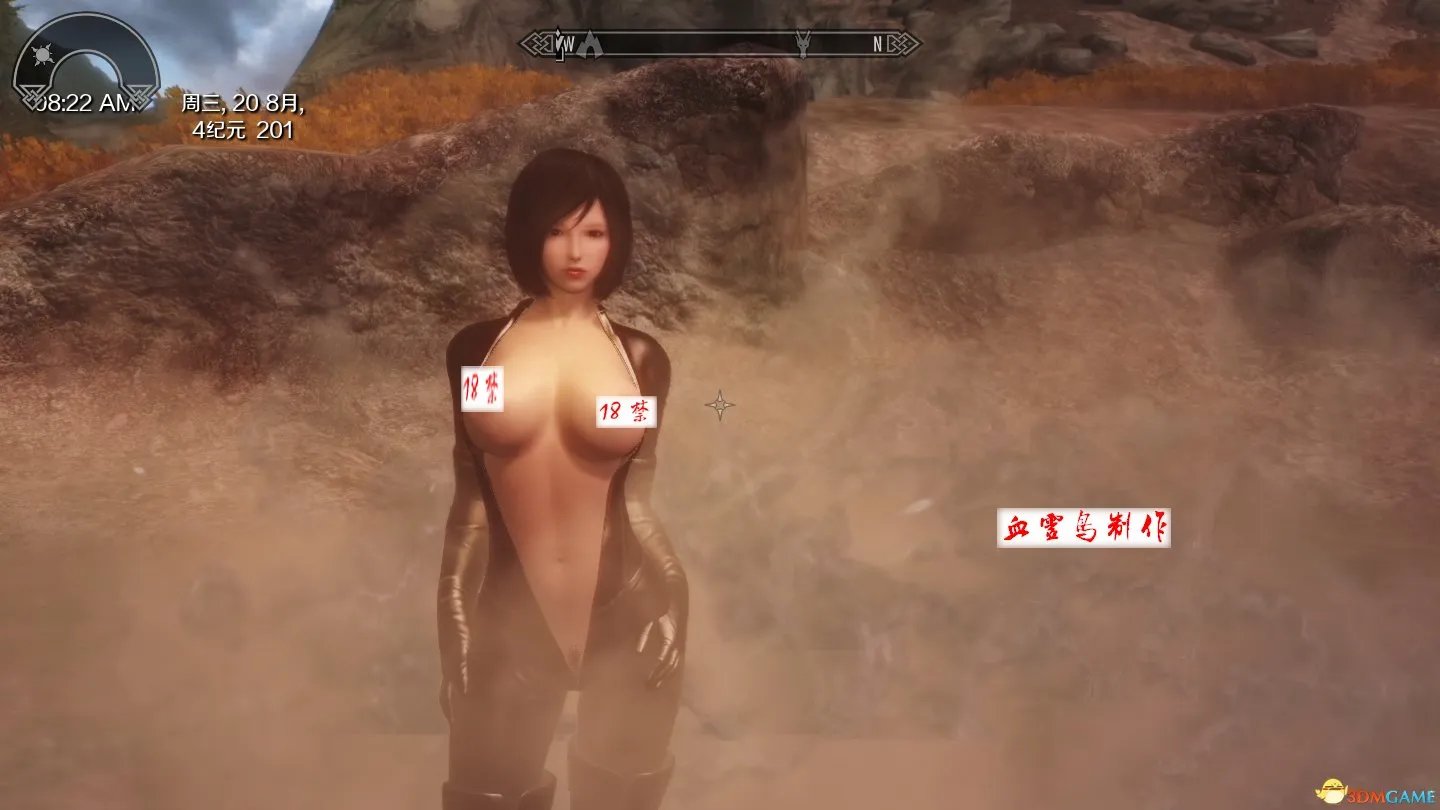Screen dimensions: 1440x810
Task: Click the mountain landmark marker on the compass
Action: pos(590,45)
